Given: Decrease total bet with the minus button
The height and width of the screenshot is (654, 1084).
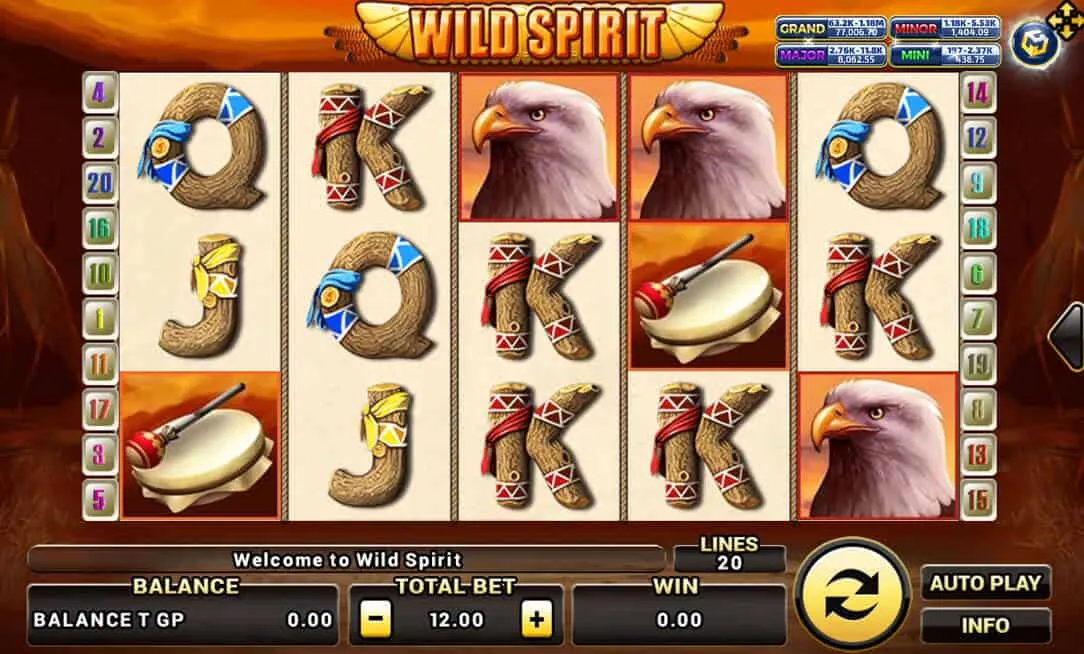Looking at the screenshot, I should click(x=375, y=620).
